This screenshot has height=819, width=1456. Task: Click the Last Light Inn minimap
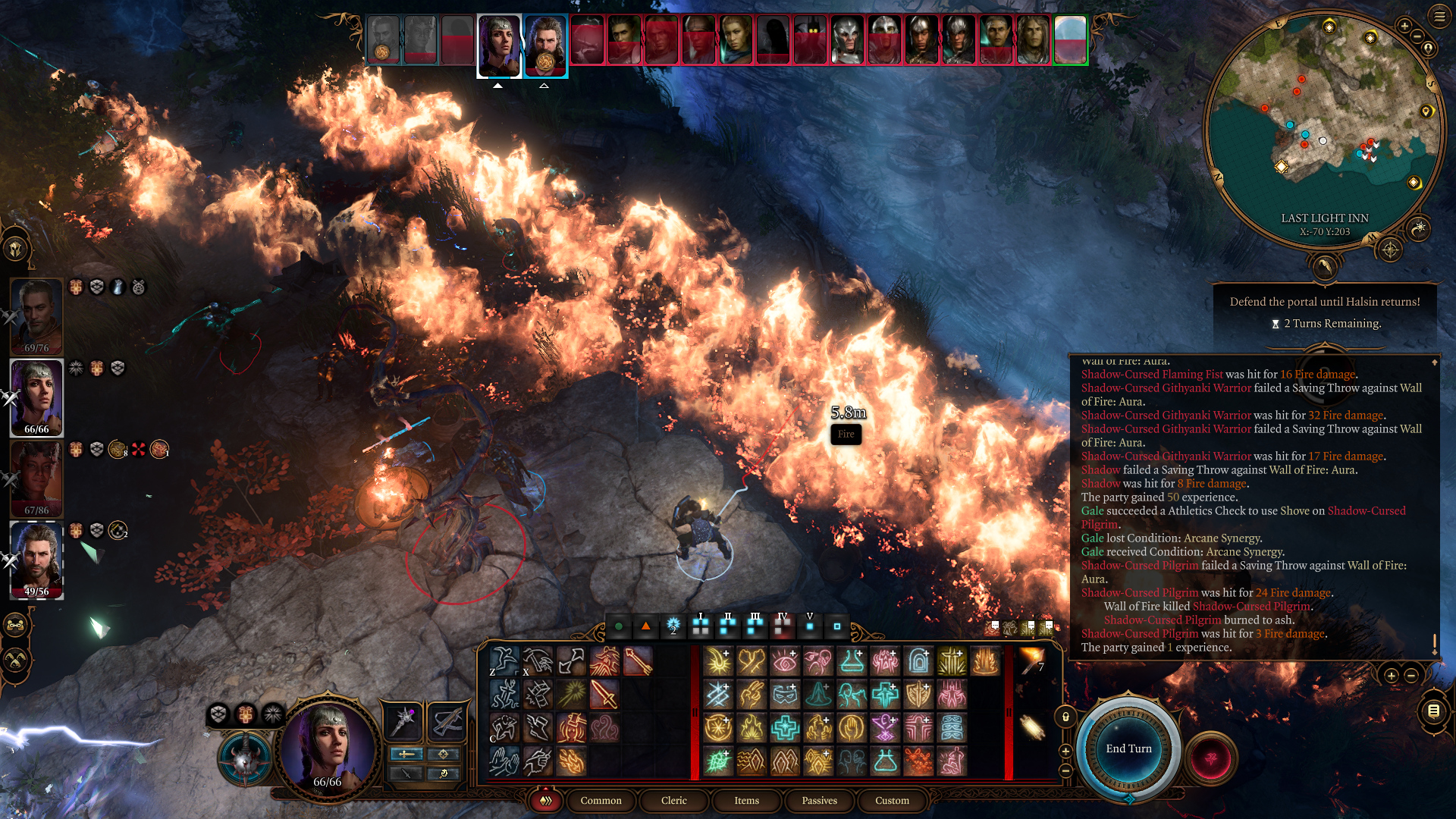1324,129
